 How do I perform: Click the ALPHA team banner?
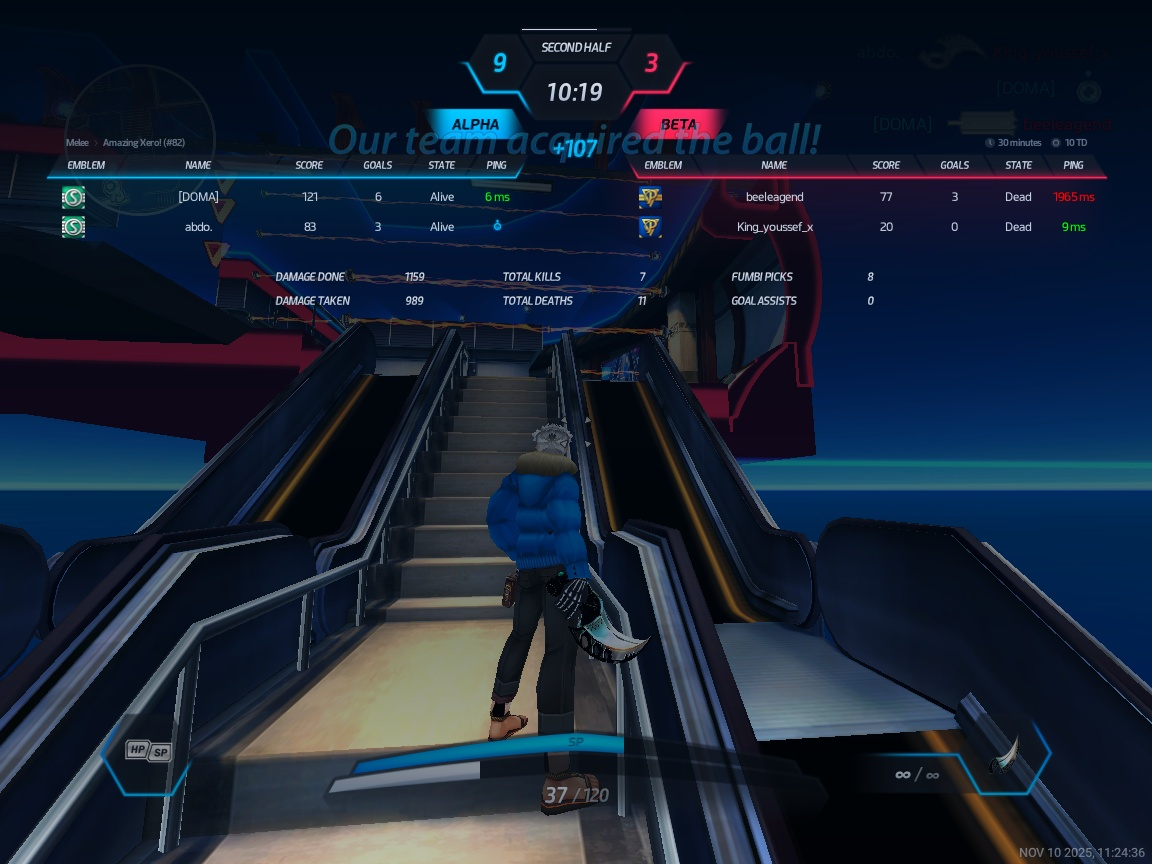pos(475,124)
